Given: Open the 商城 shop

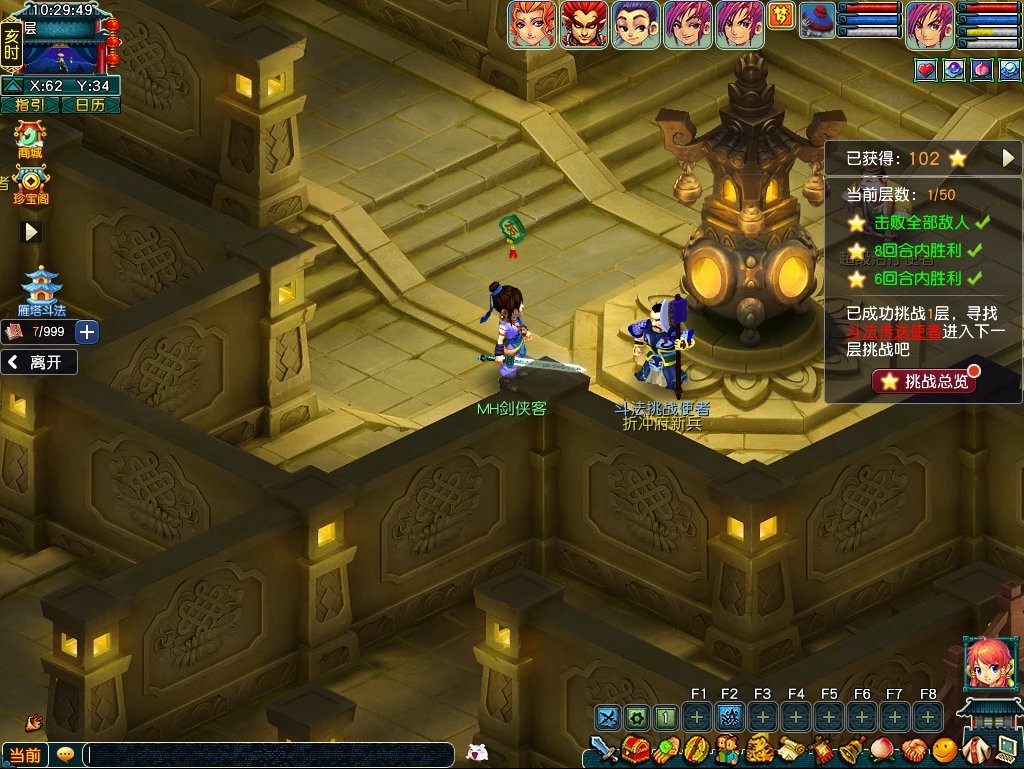Looking at the screenshot, I should click(x=30, y=137).
